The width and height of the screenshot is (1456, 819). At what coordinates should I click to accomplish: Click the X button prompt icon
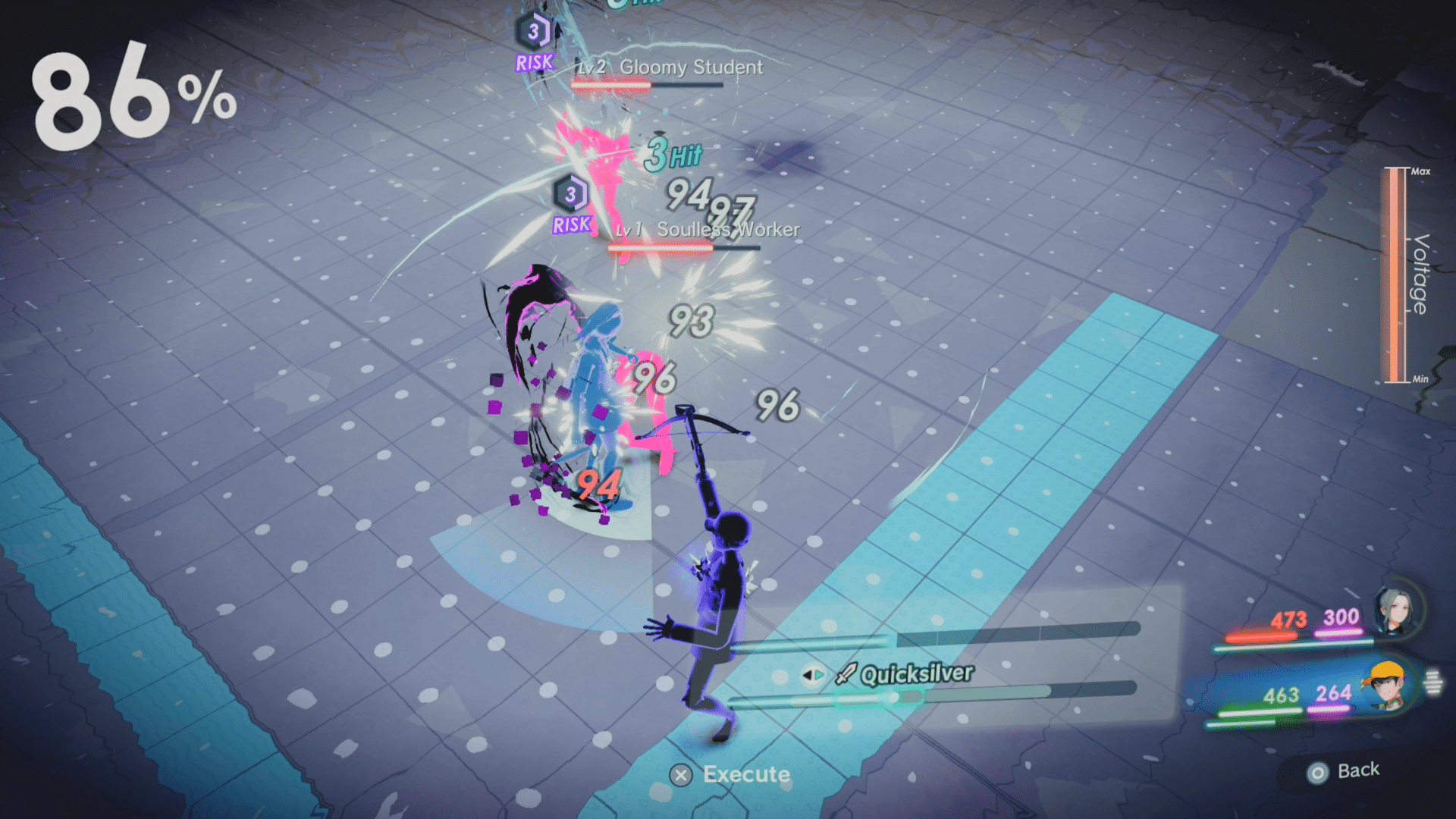click(681, 774)
